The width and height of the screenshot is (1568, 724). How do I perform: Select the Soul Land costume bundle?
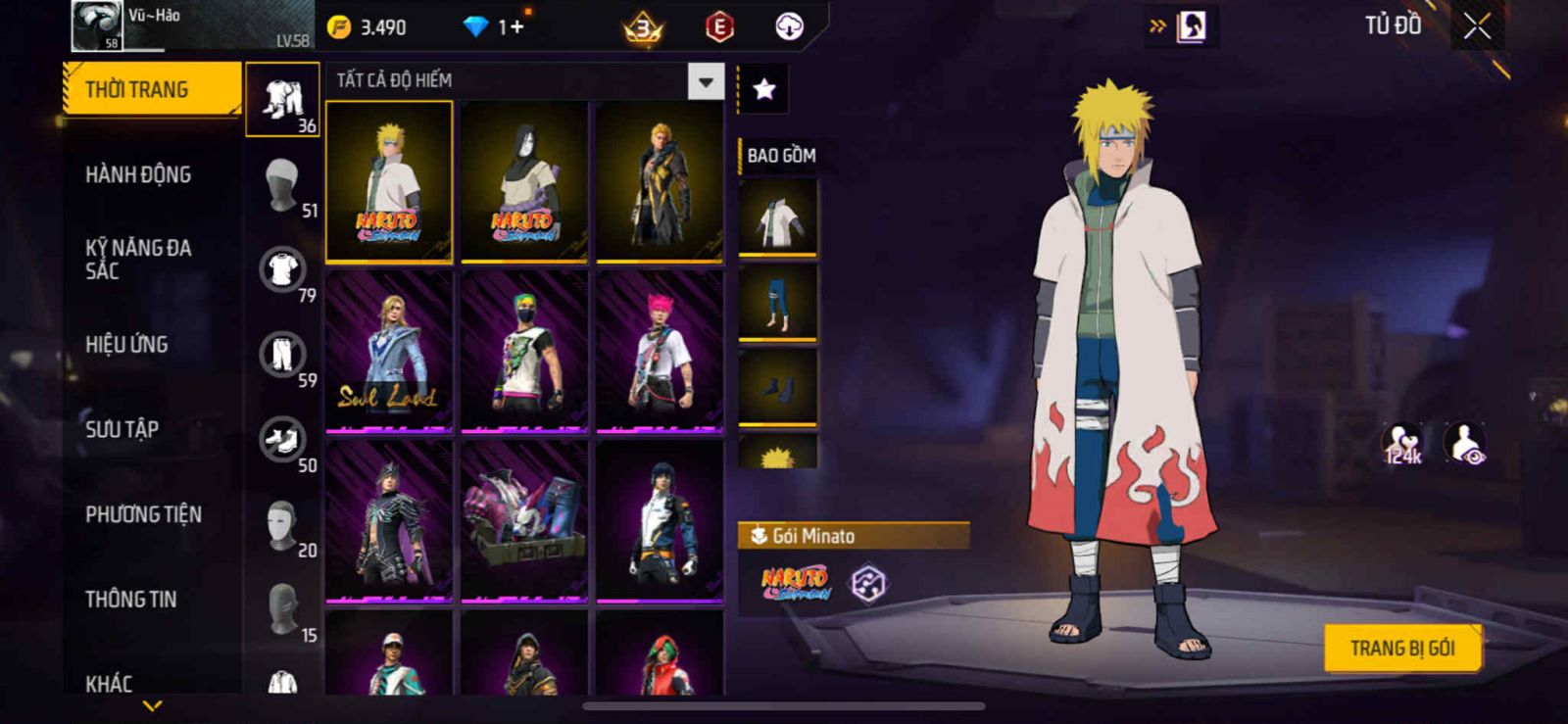tap(389, 351)
